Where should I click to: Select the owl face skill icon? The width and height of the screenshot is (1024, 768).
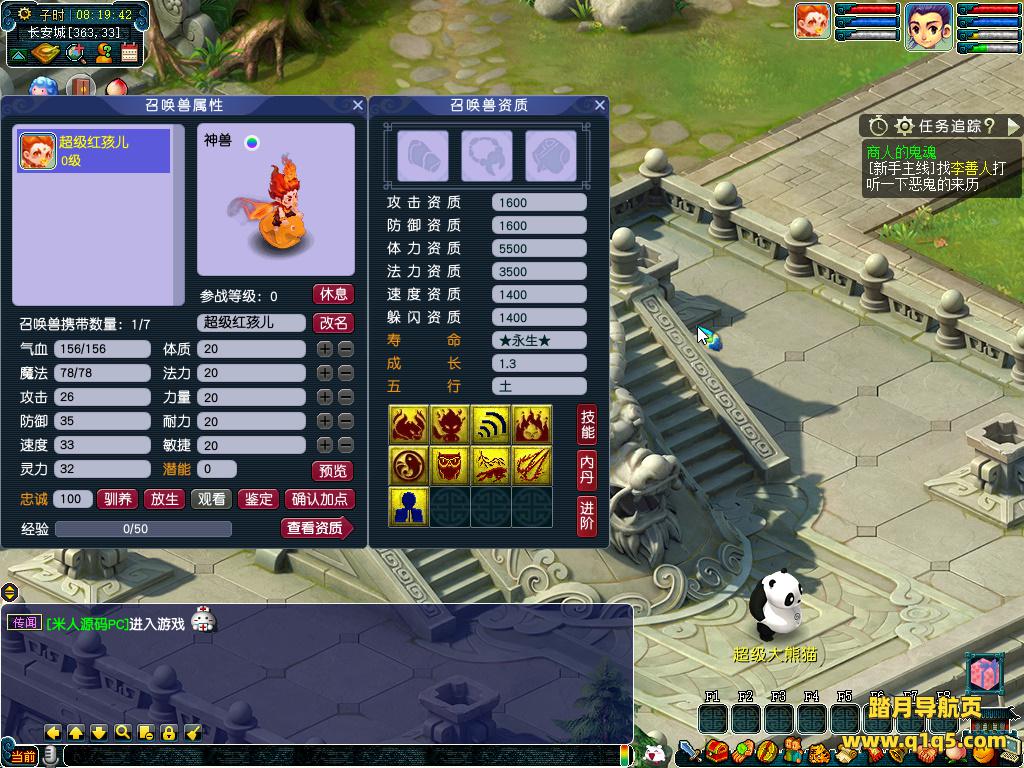pos(450,466)
